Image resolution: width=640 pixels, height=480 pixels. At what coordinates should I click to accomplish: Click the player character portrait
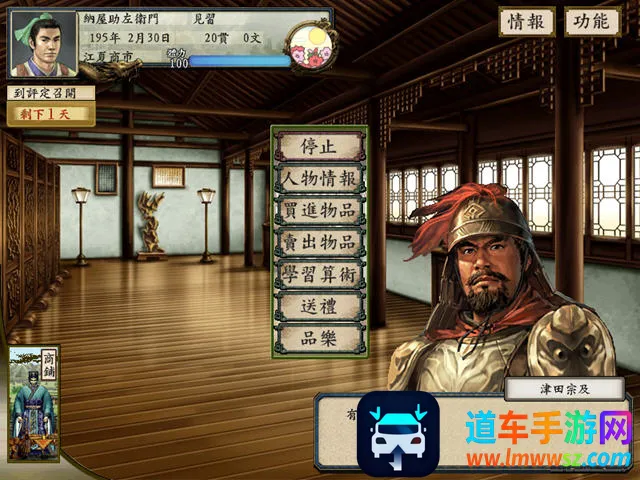[42, 44]
